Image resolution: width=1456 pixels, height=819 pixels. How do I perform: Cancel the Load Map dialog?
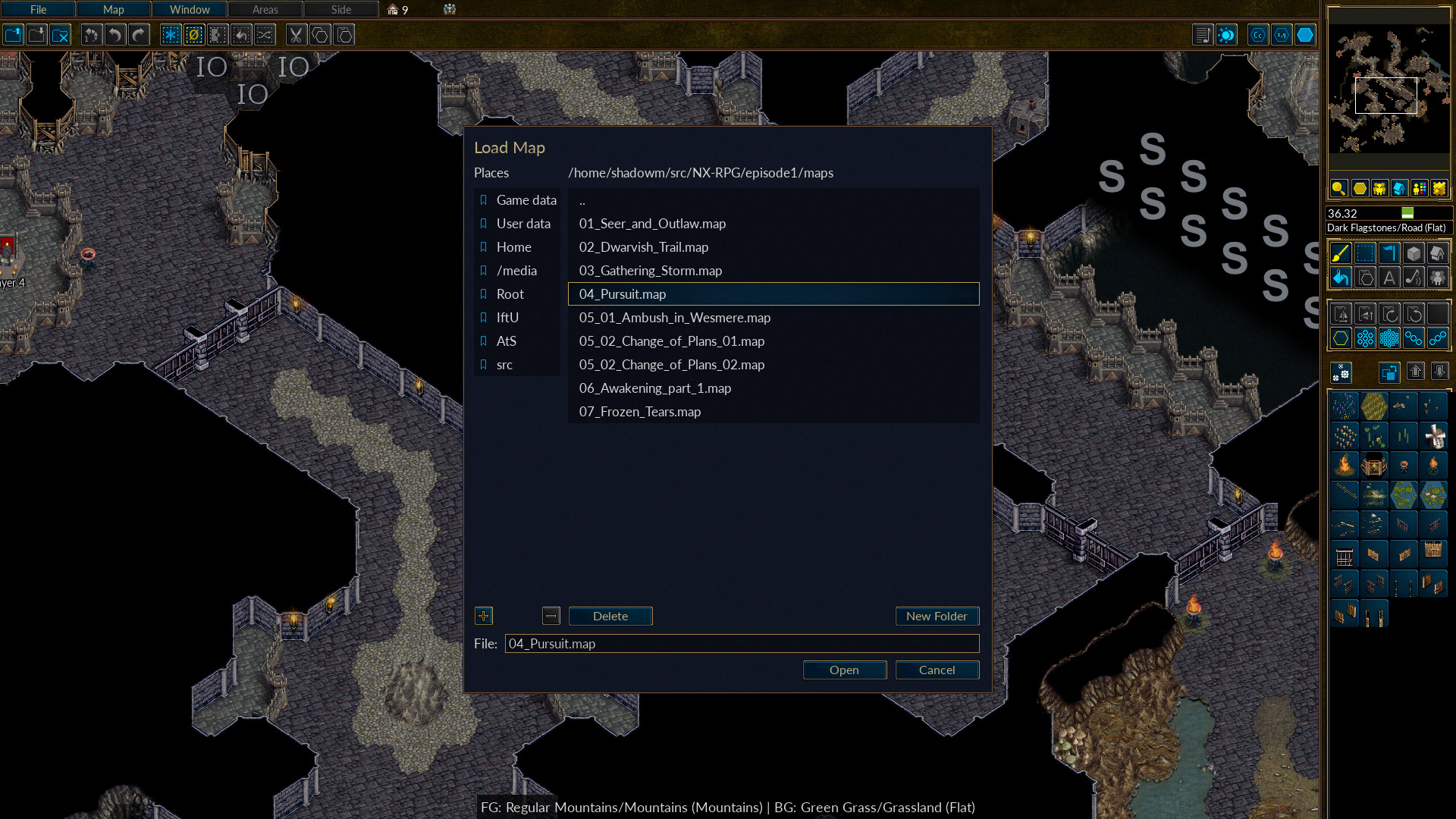(x=937, y=670)
